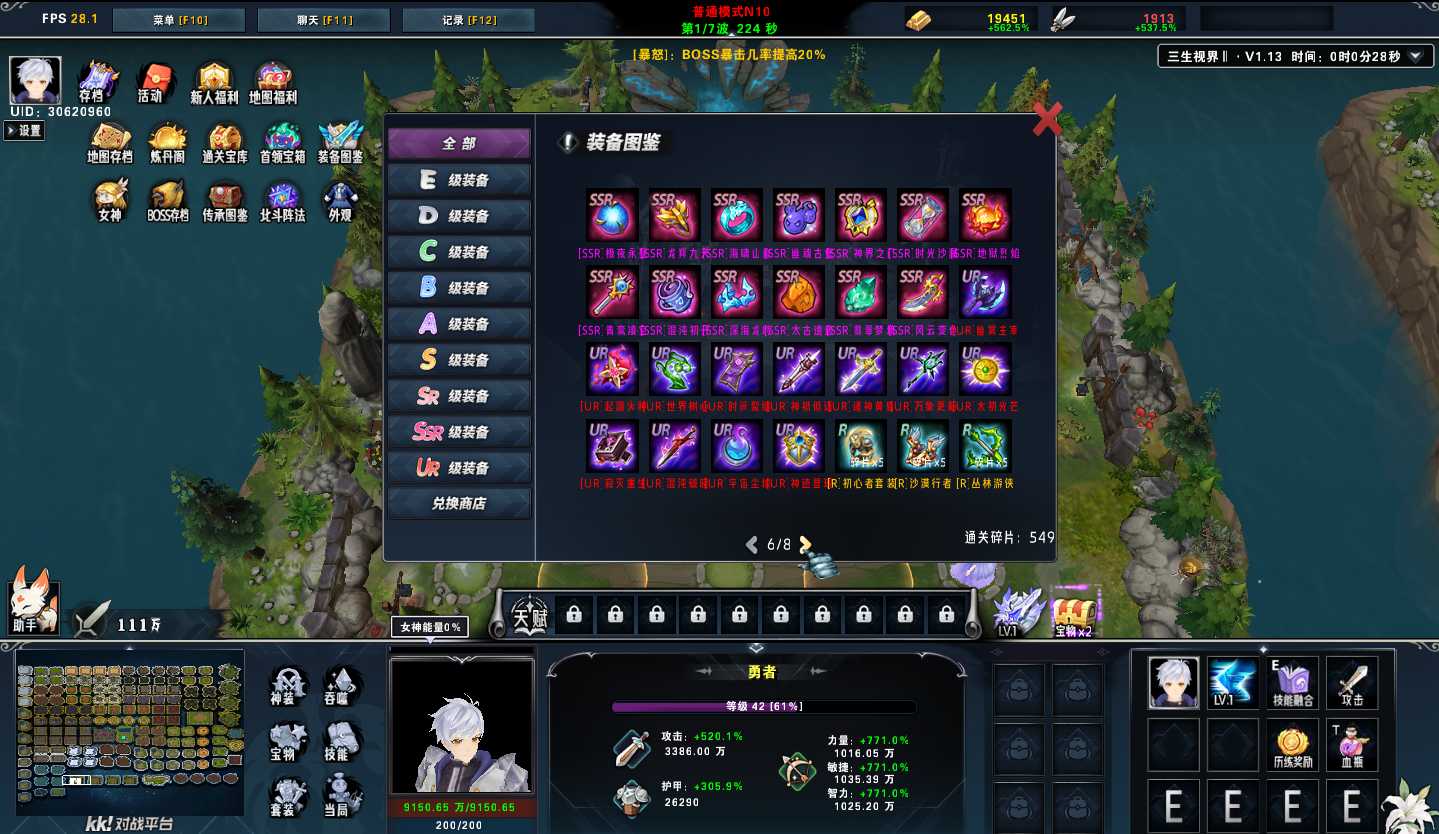Close the equipment codex panel
Screen dimensions: 1439x834
[x=1046, y=119]
